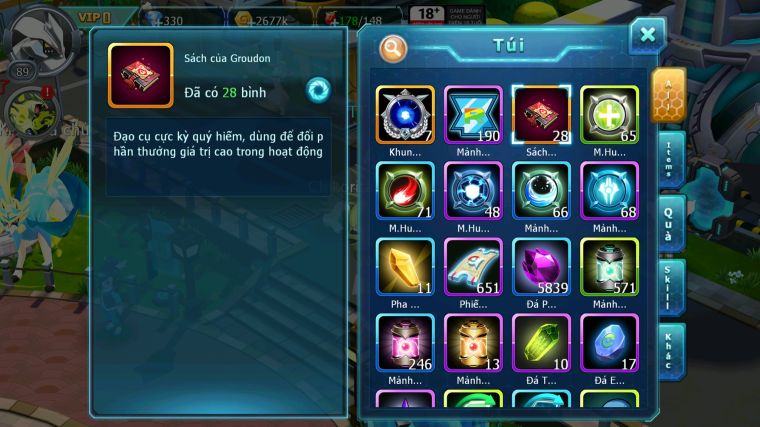Choose the ticket item with count 651
The height and width of the screenshot is (427, 760).
(x=473, y=266)
